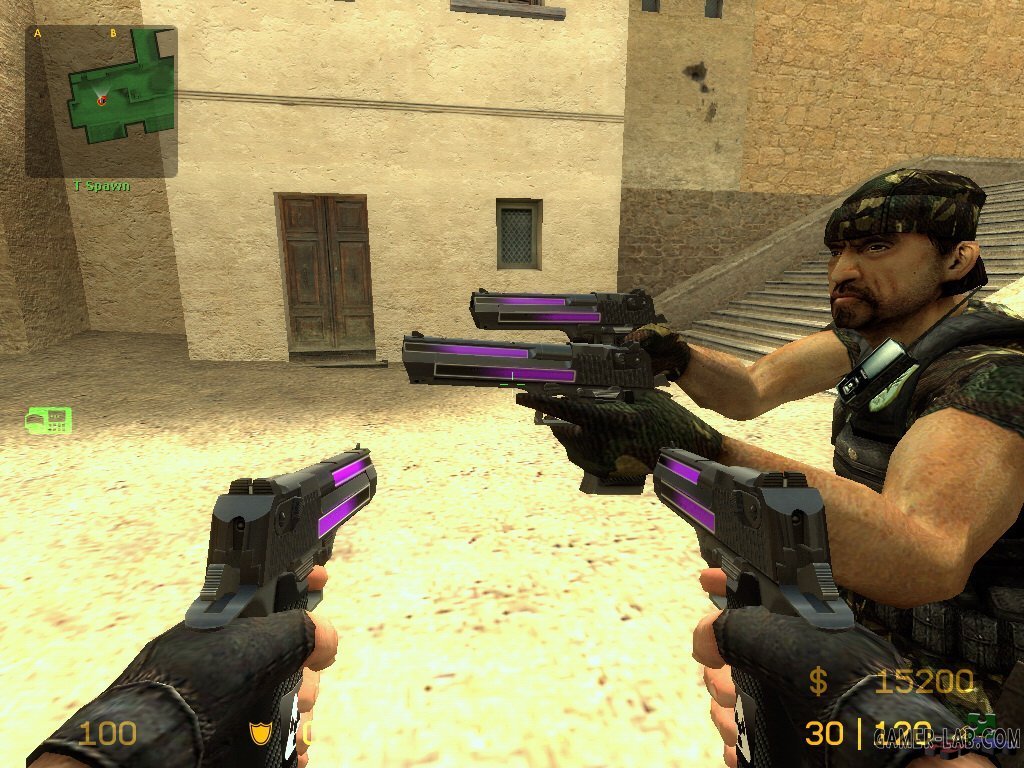Click the radar minimap
Screen dimensions: 1024x768
coord(101,102)
